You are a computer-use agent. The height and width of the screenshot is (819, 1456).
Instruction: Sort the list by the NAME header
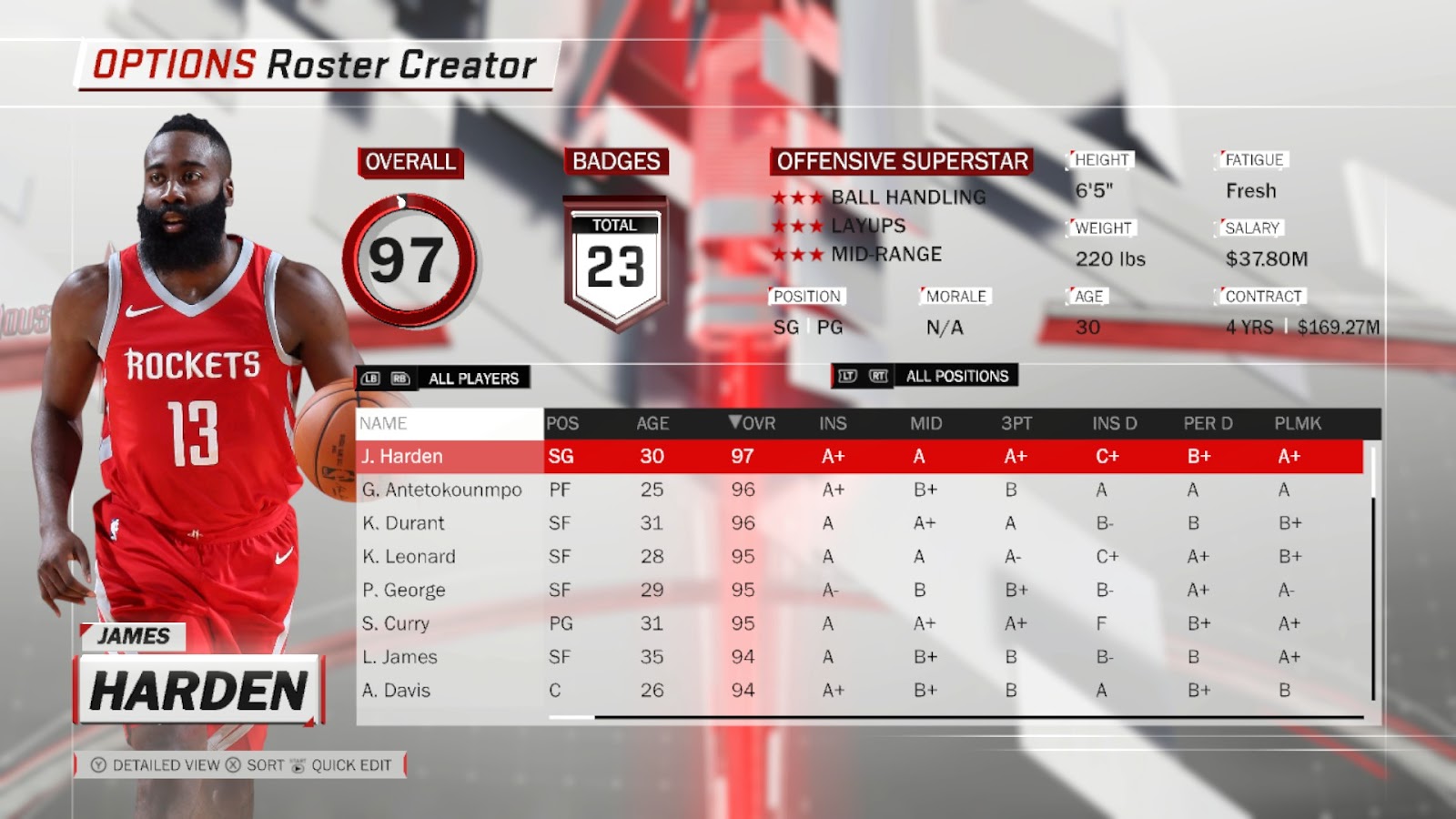pyautogui.click(x=383, y=423)
